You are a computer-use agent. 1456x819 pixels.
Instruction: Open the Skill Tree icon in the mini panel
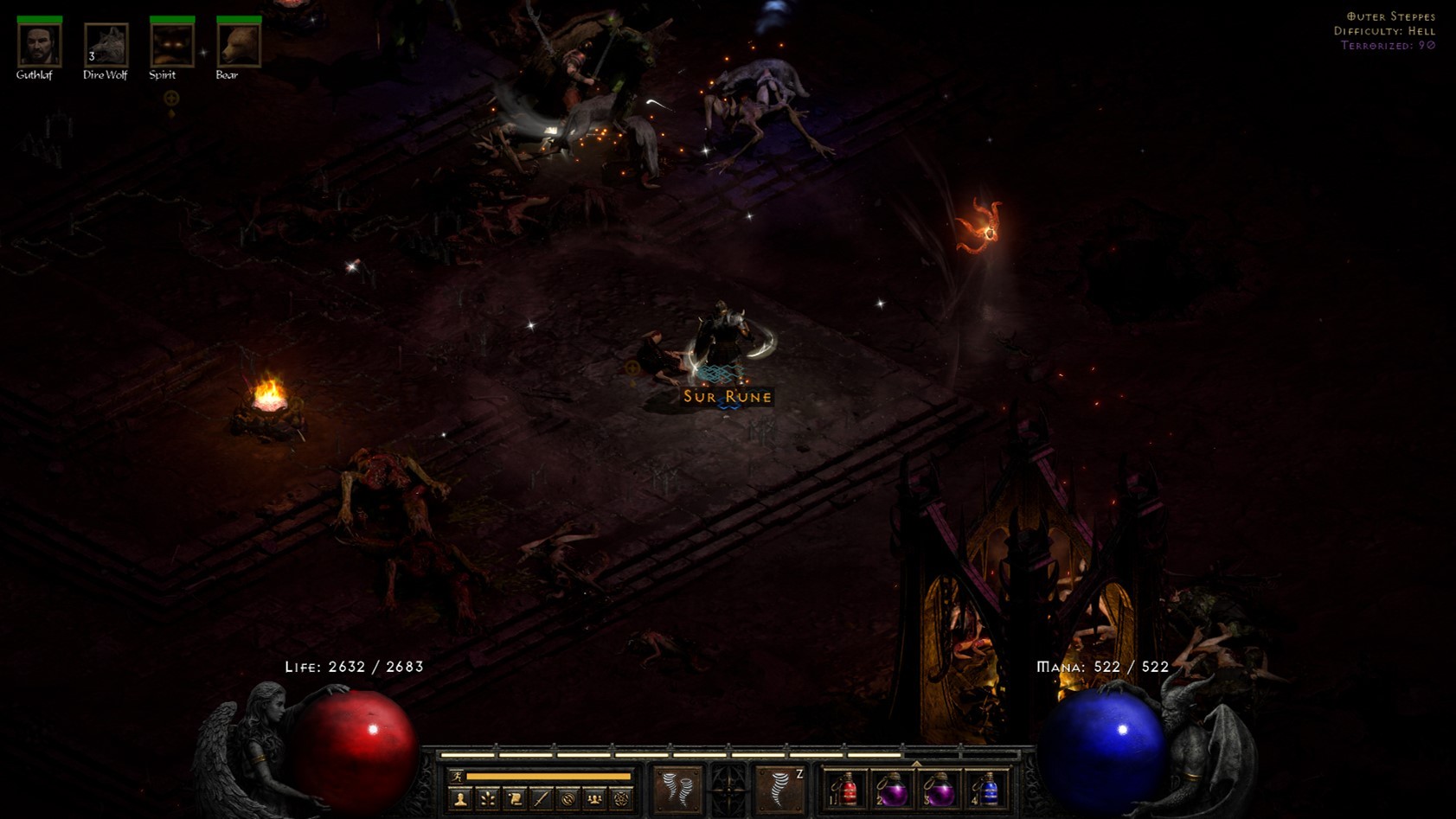coord(487,800)
